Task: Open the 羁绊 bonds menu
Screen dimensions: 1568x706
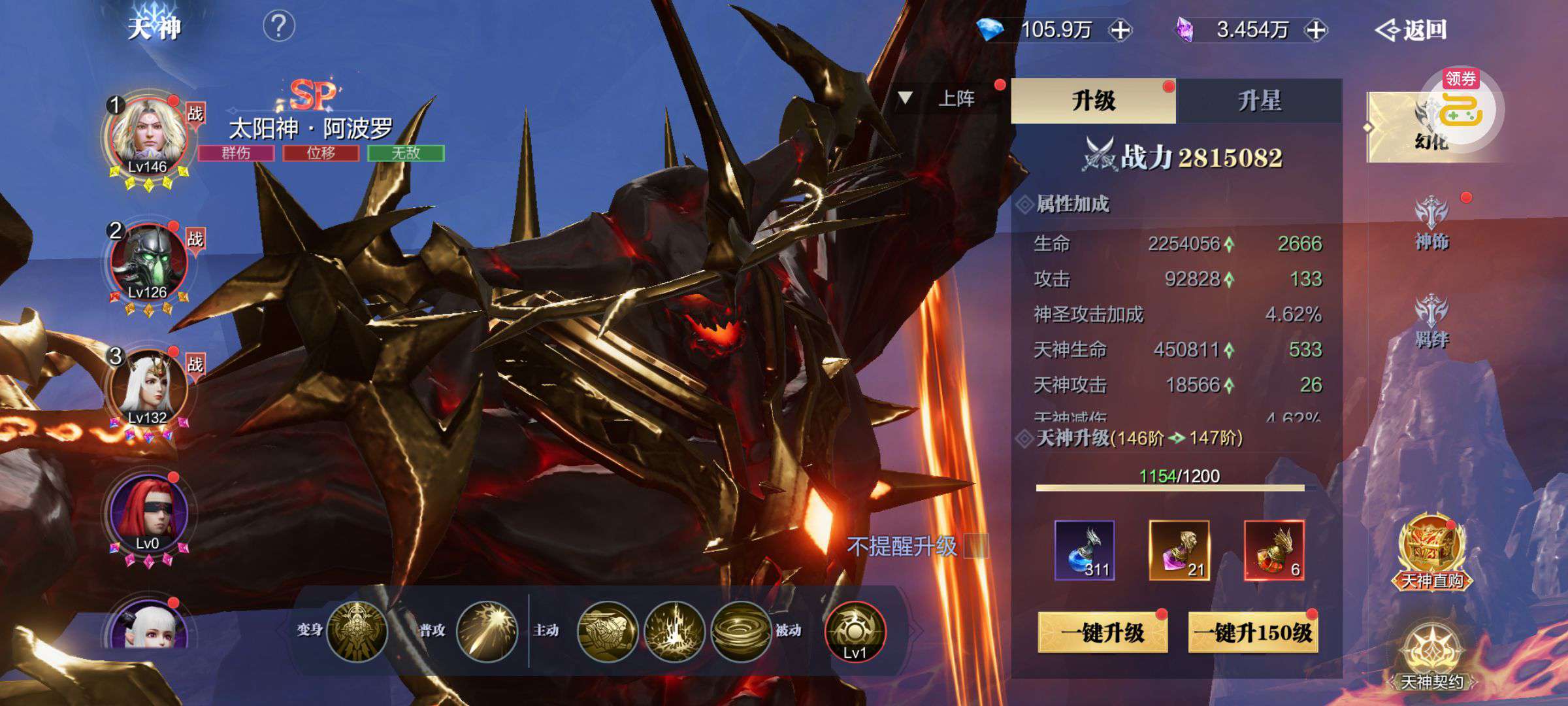Action: [1431, 322]
